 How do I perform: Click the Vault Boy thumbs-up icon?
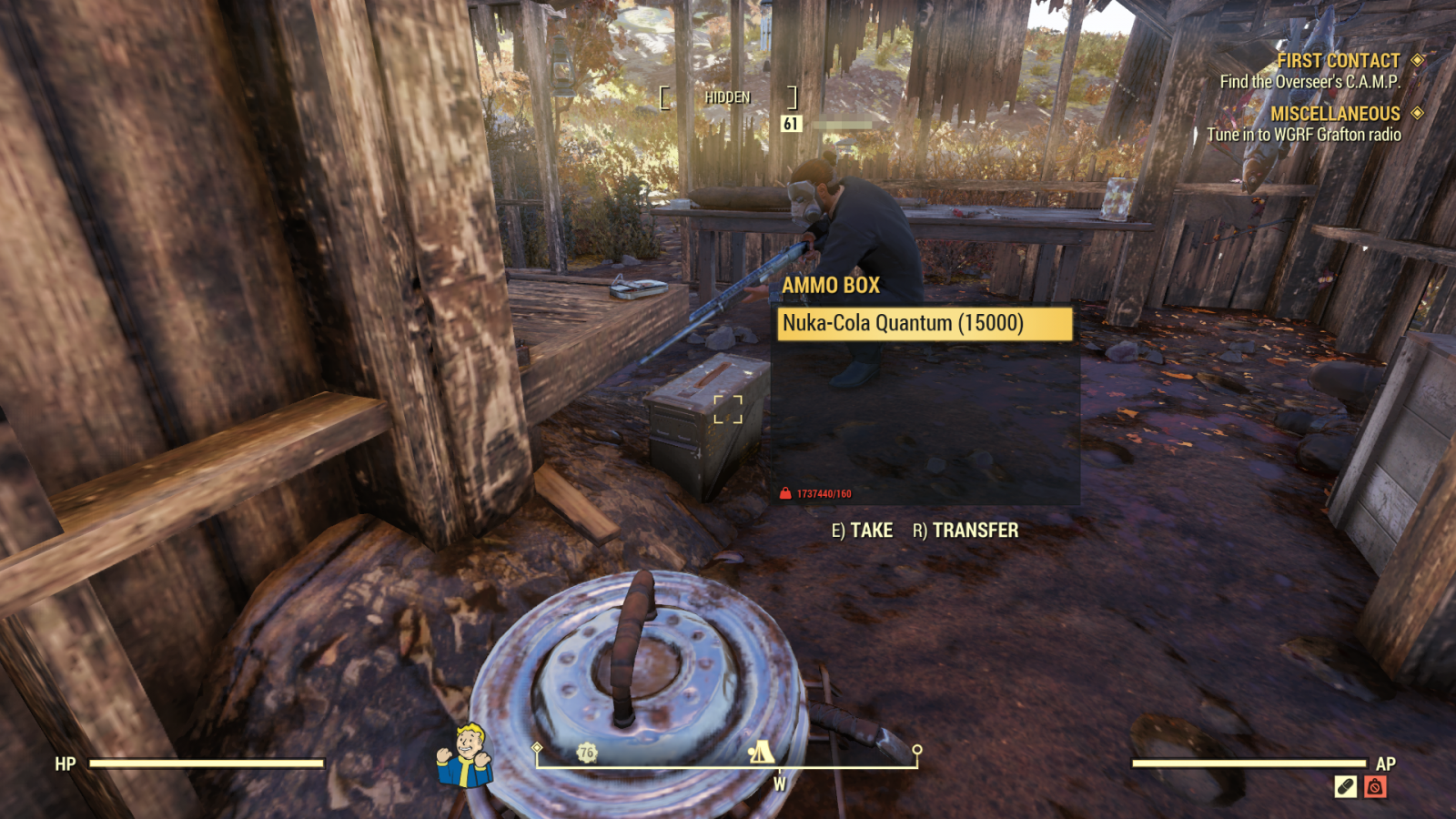pos(465,755)
